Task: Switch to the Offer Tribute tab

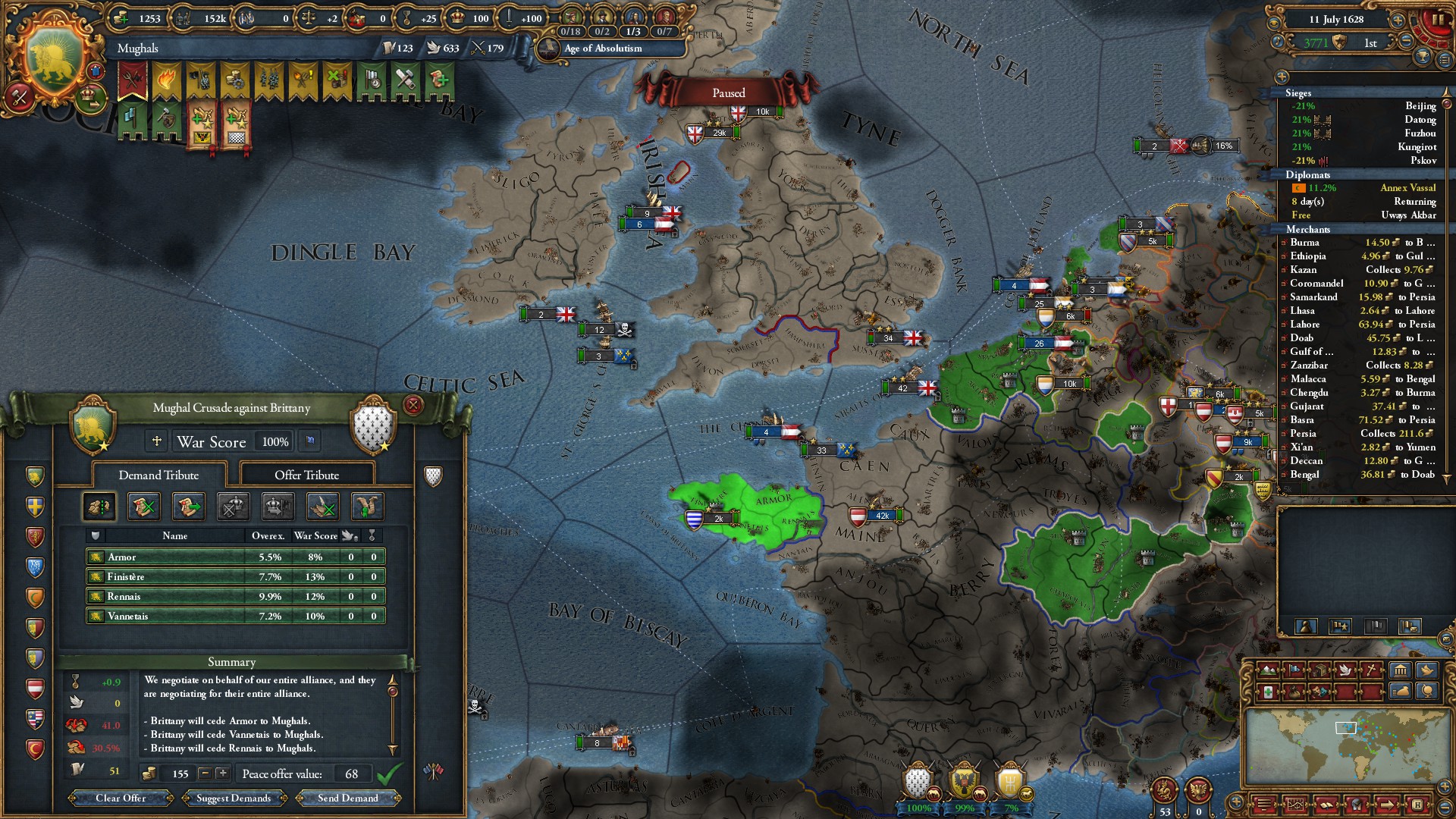Action: point(306,475)
